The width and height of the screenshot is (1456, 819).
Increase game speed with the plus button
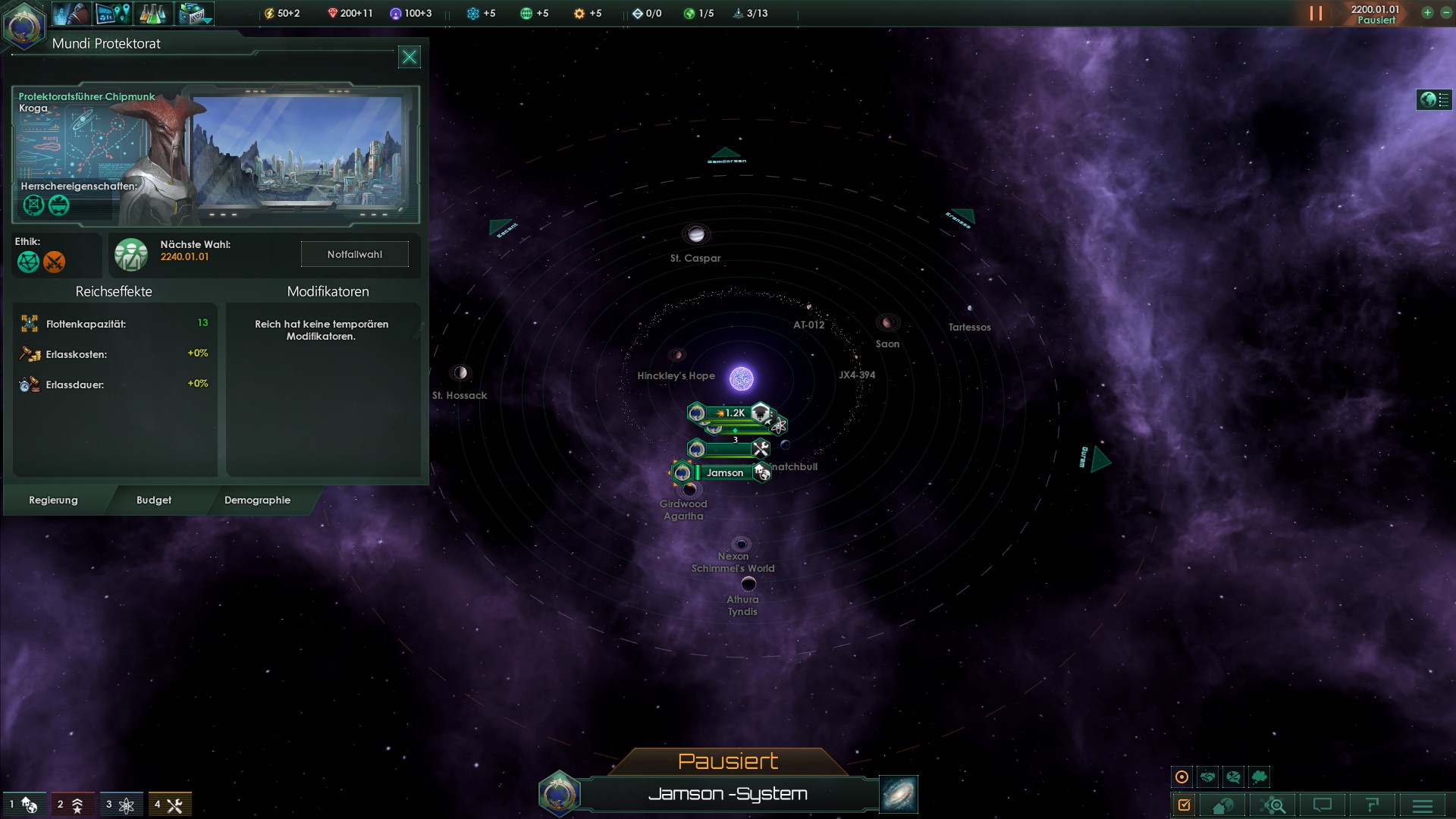pyautogui.click(x=1427, y=13)
